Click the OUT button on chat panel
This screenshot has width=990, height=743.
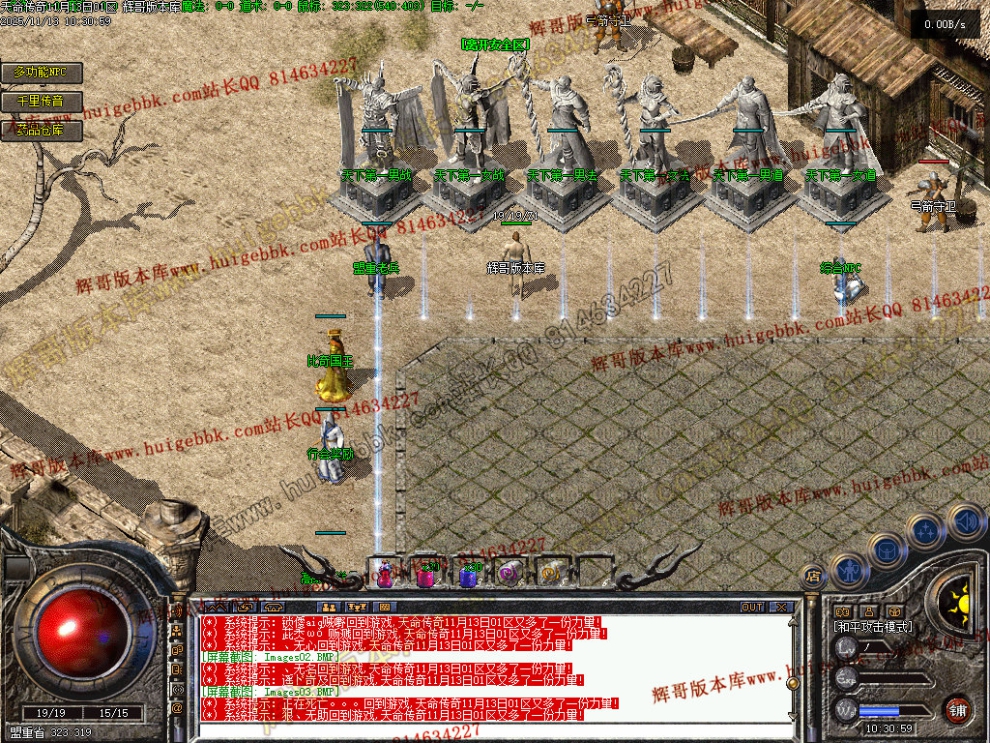[x=752, y=607]
